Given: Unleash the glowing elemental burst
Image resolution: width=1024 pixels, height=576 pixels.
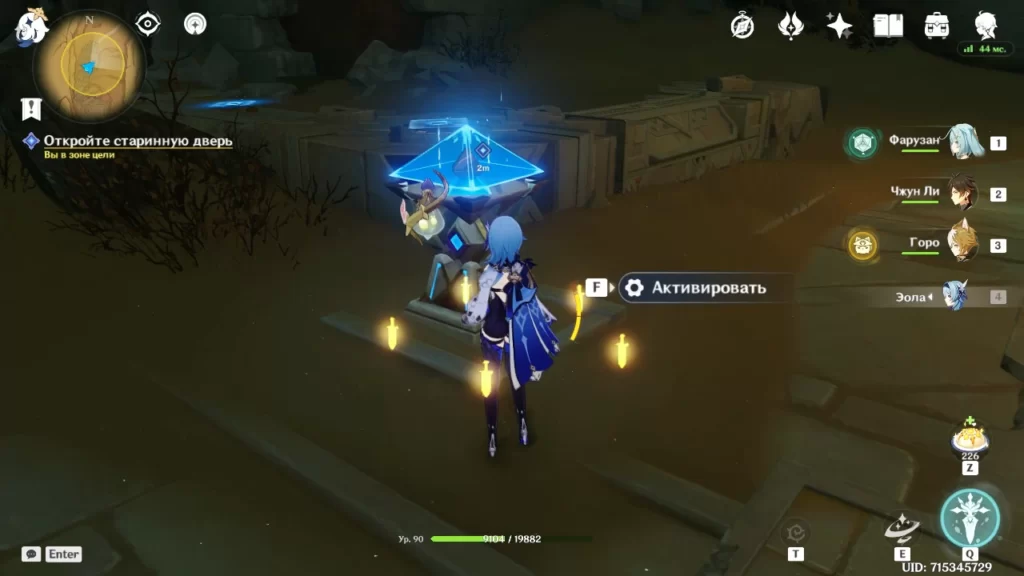Looking at the screenshot, I should (x=970, y=518).
